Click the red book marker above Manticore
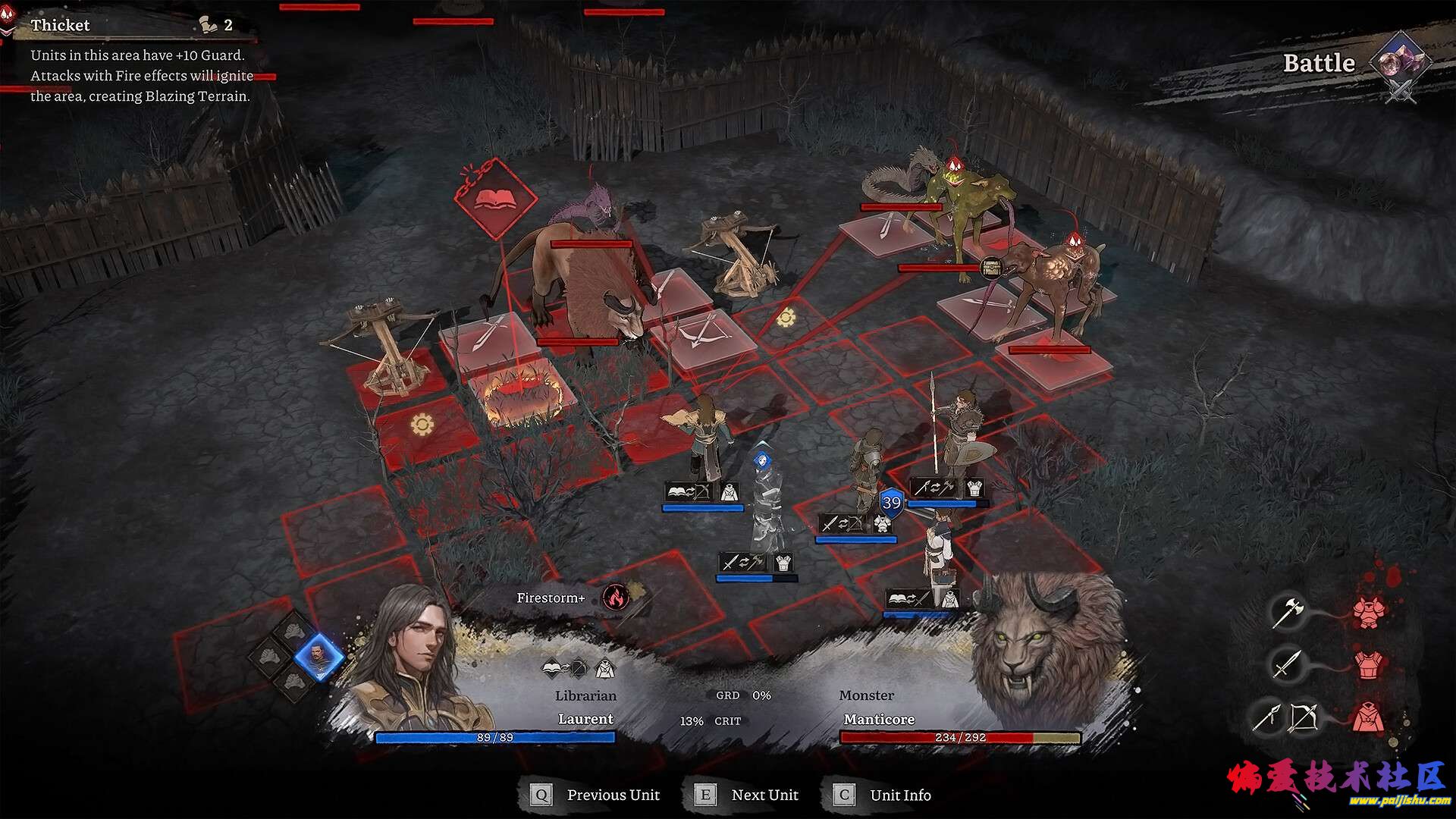Viewport: 1456px width, 819px height. click(x=494, y=199)
